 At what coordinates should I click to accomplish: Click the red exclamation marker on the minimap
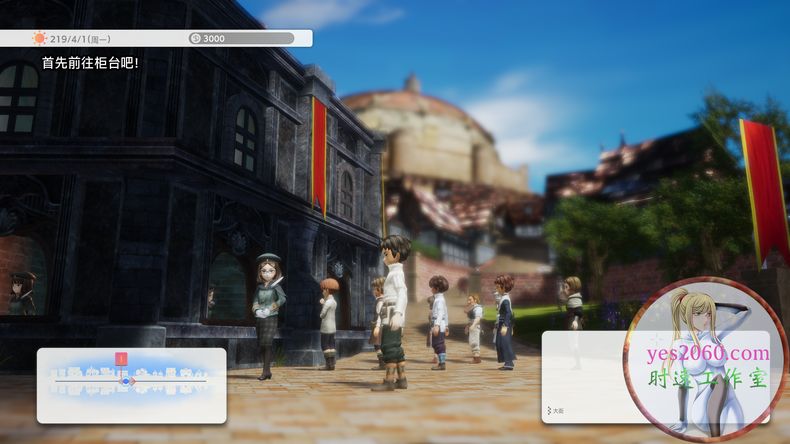pos(121,359)
